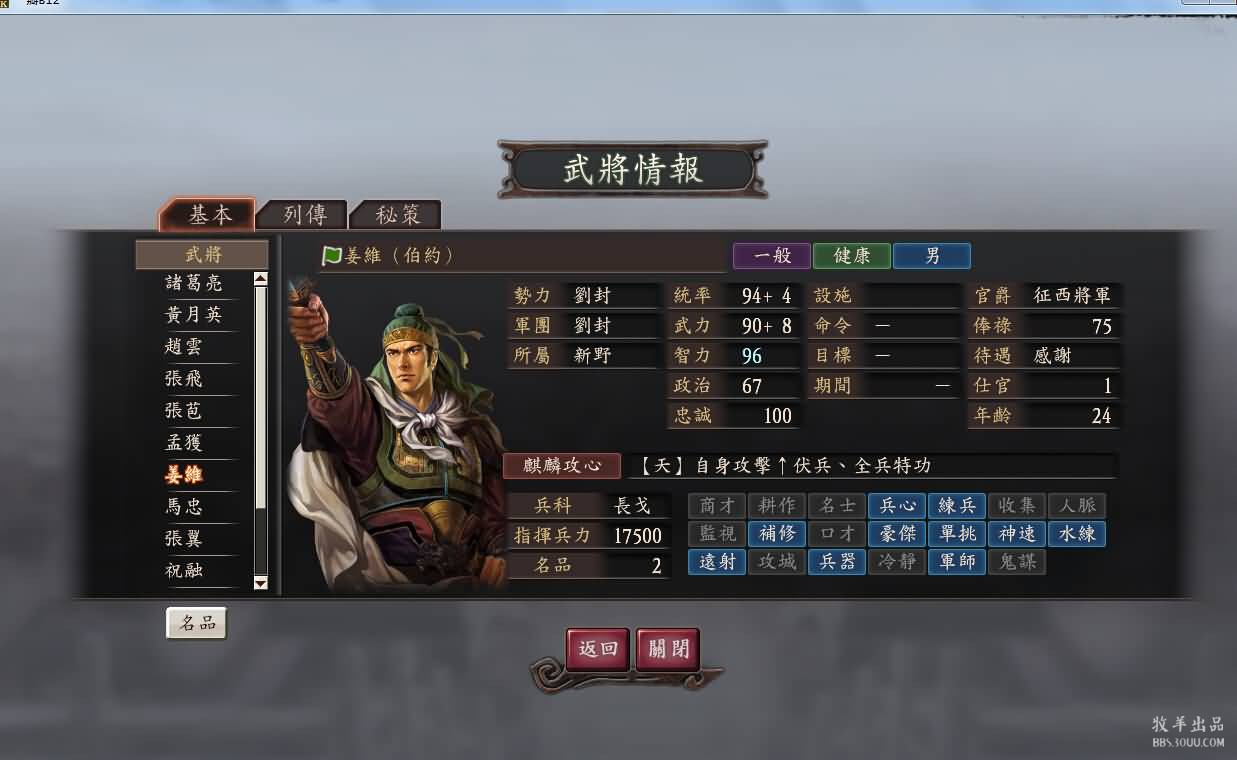Close the panel with 關閉
This screenshot has width=1237, height=760.
pos(667,648)
